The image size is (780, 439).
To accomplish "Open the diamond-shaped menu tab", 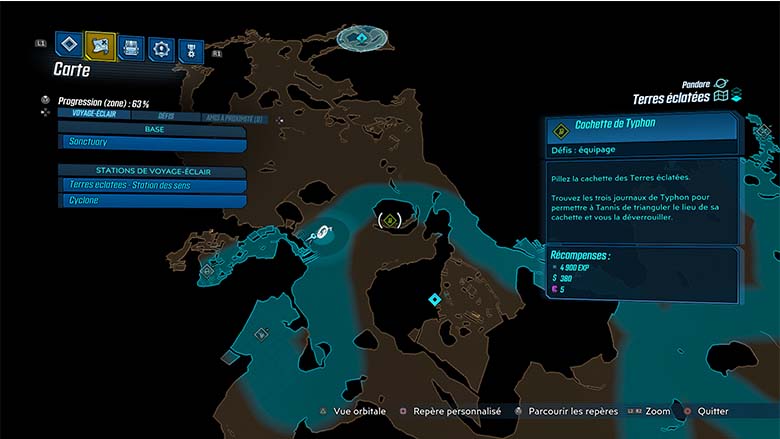I will pyautogui.click(x=68, y=45).
